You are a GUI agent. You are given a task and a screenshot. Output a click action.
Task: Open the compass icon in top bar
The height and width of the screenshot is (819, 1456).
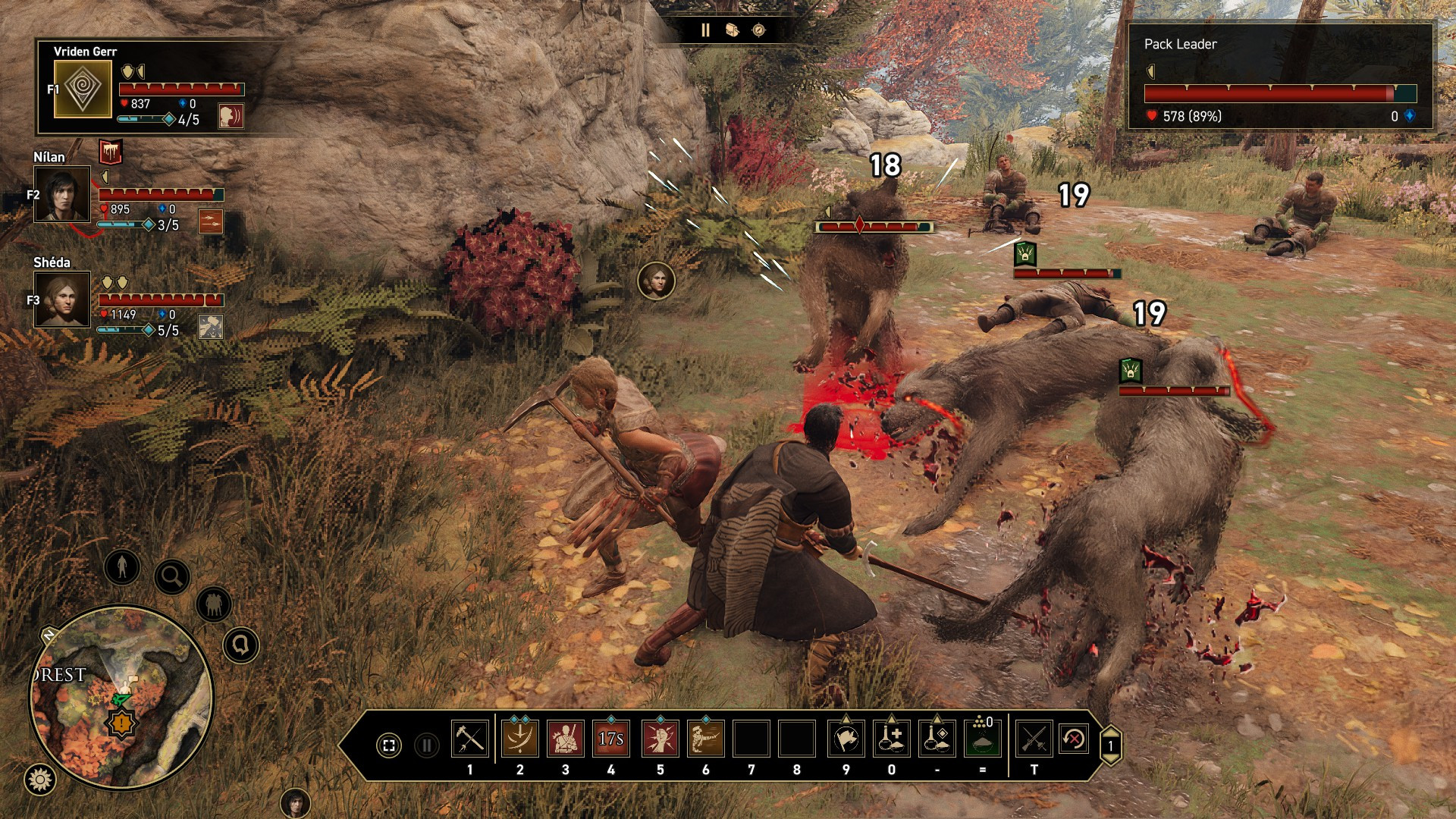pyautogui.click(x=758, y=30)
